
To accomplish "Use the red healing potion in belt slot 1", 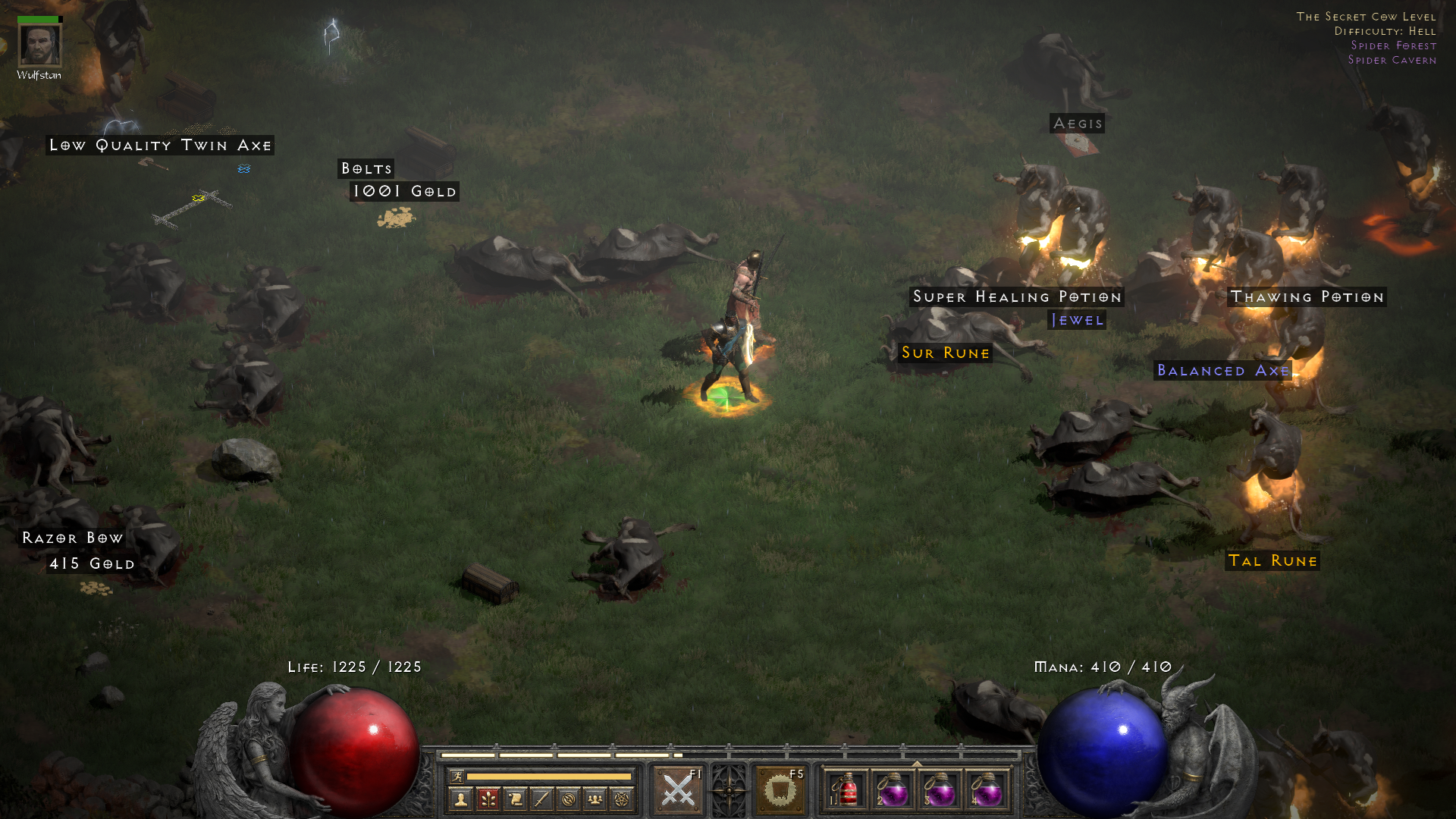I will (846, 791).
